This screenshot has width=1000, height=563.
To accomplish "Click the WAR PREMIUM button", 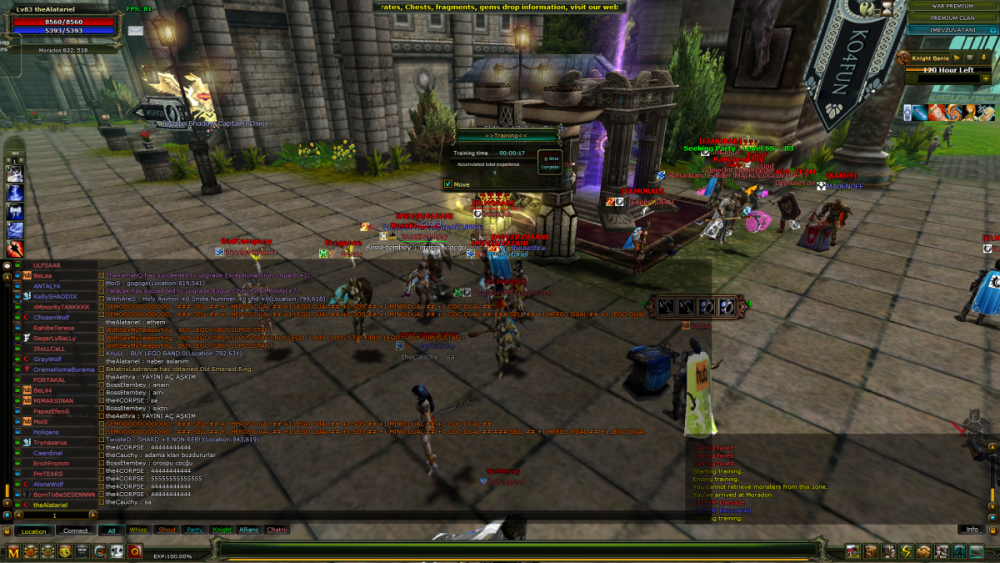I will (951, 6).
